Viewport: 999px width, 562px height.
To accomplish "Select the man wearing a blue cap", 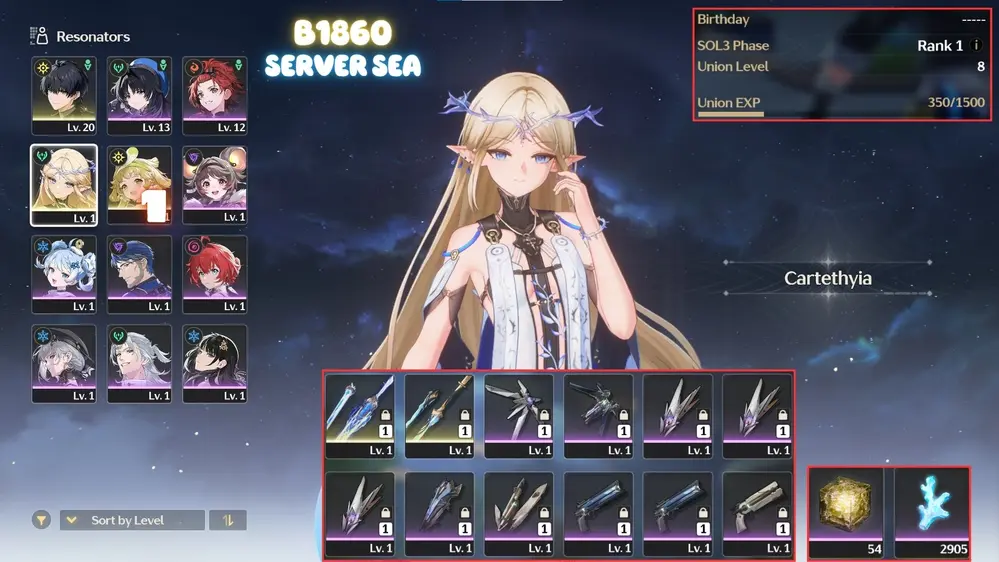I will pyautogui.click(x=139, y=274).
